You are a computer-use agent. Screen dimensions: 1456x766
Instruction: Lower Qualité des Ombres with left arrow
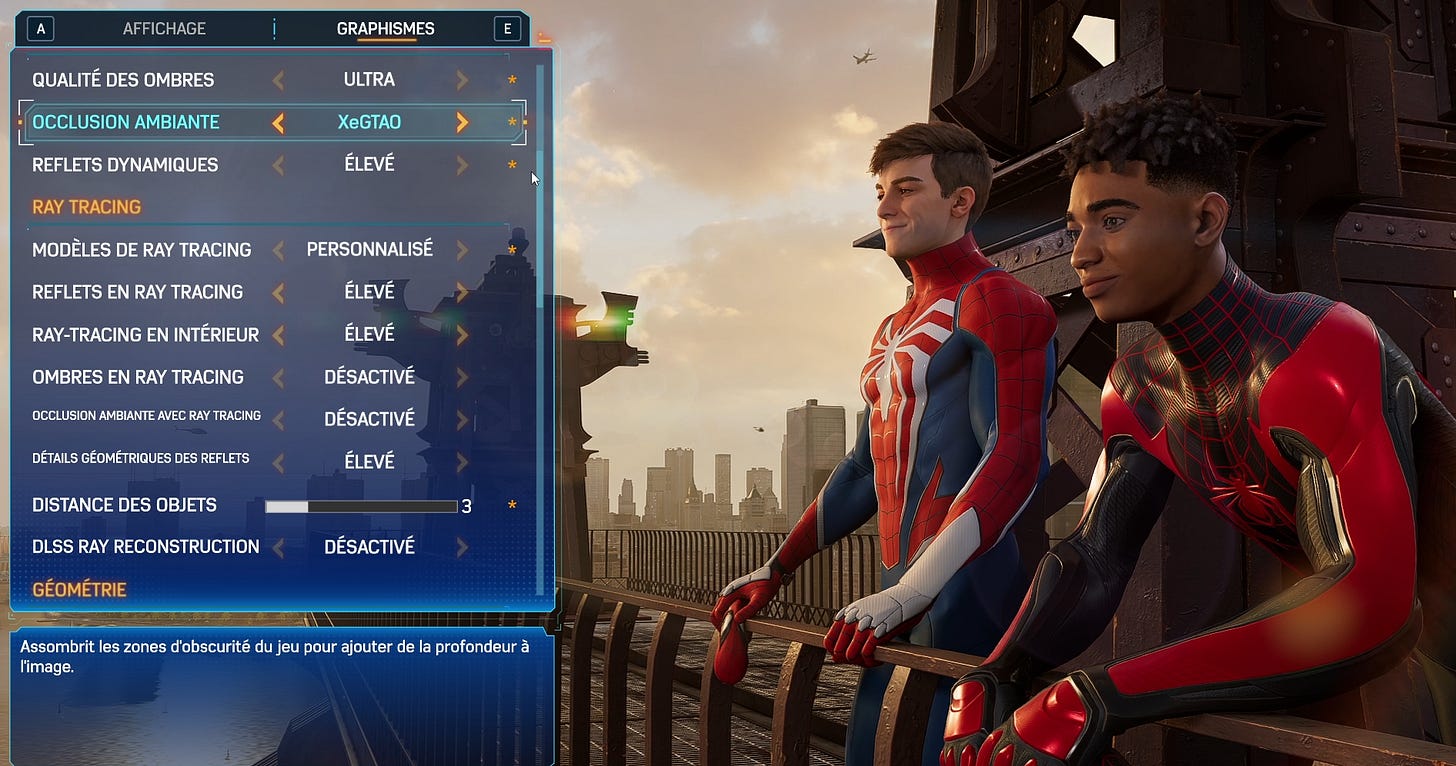coord(279,80)
